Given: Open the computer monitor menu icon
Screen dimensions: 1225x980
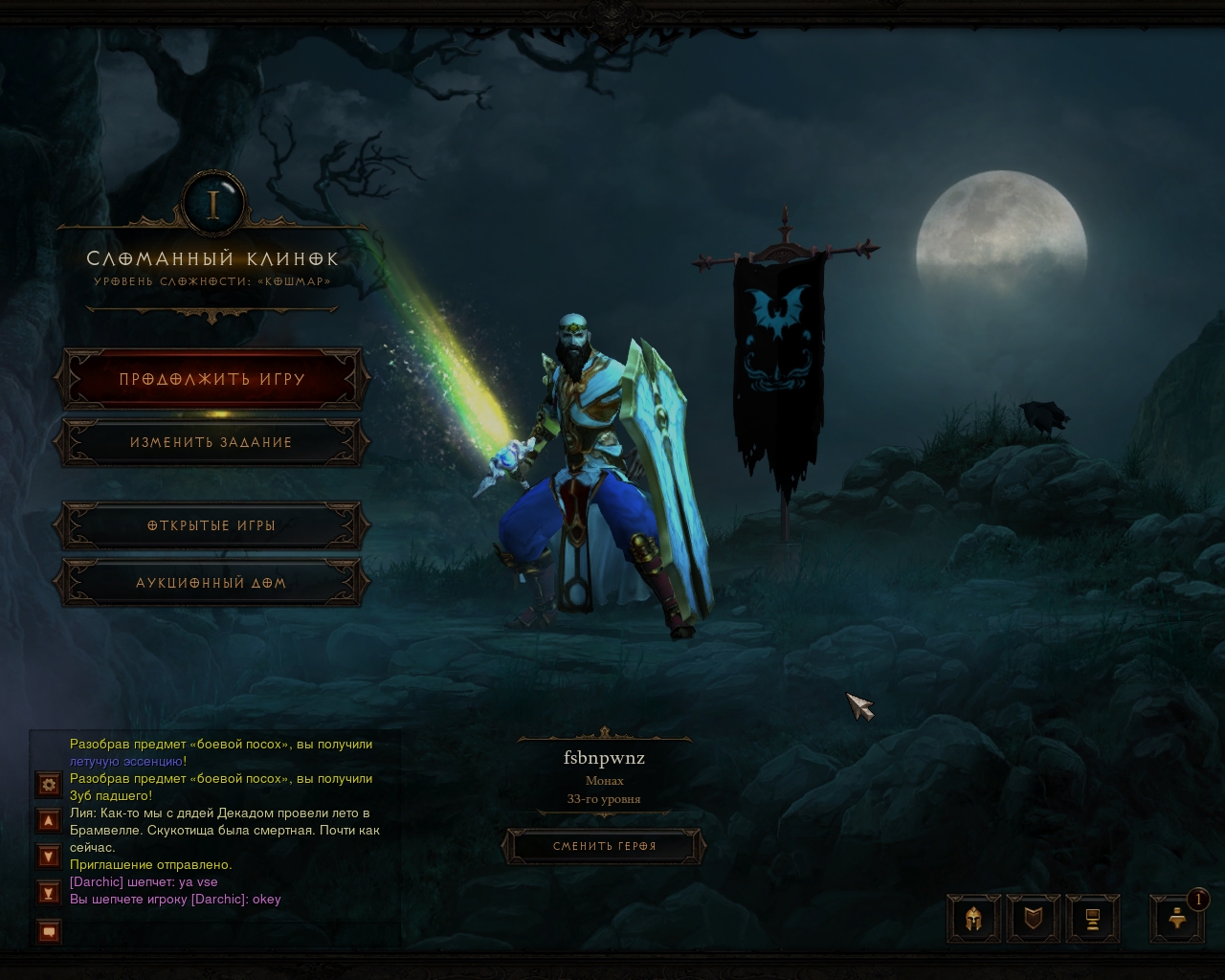Looking at the screenshot, I should click(x=1092, y=920).
